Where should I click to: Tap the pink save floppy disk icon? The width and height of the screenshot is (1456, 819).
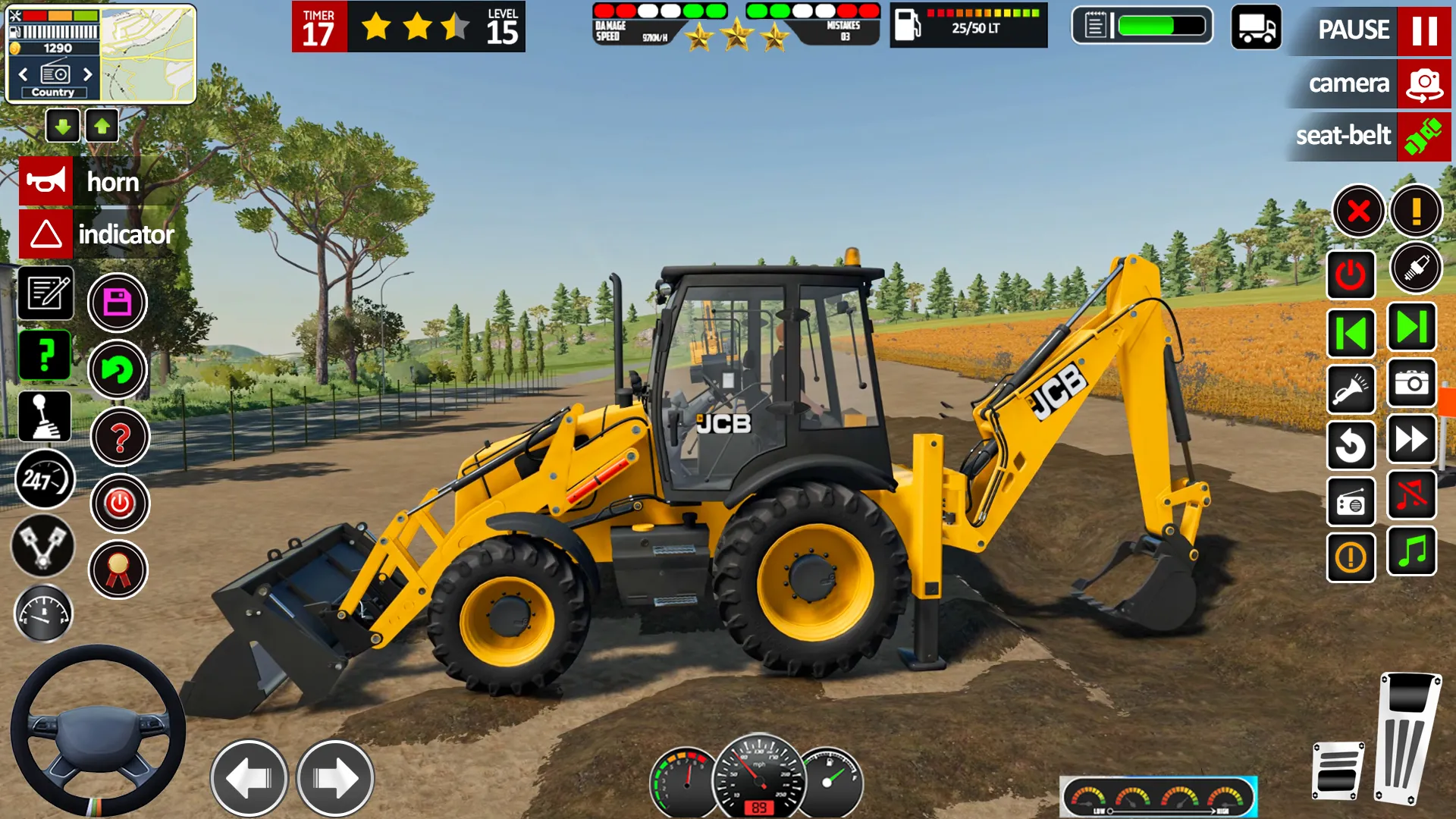click(x=118, y=302)
